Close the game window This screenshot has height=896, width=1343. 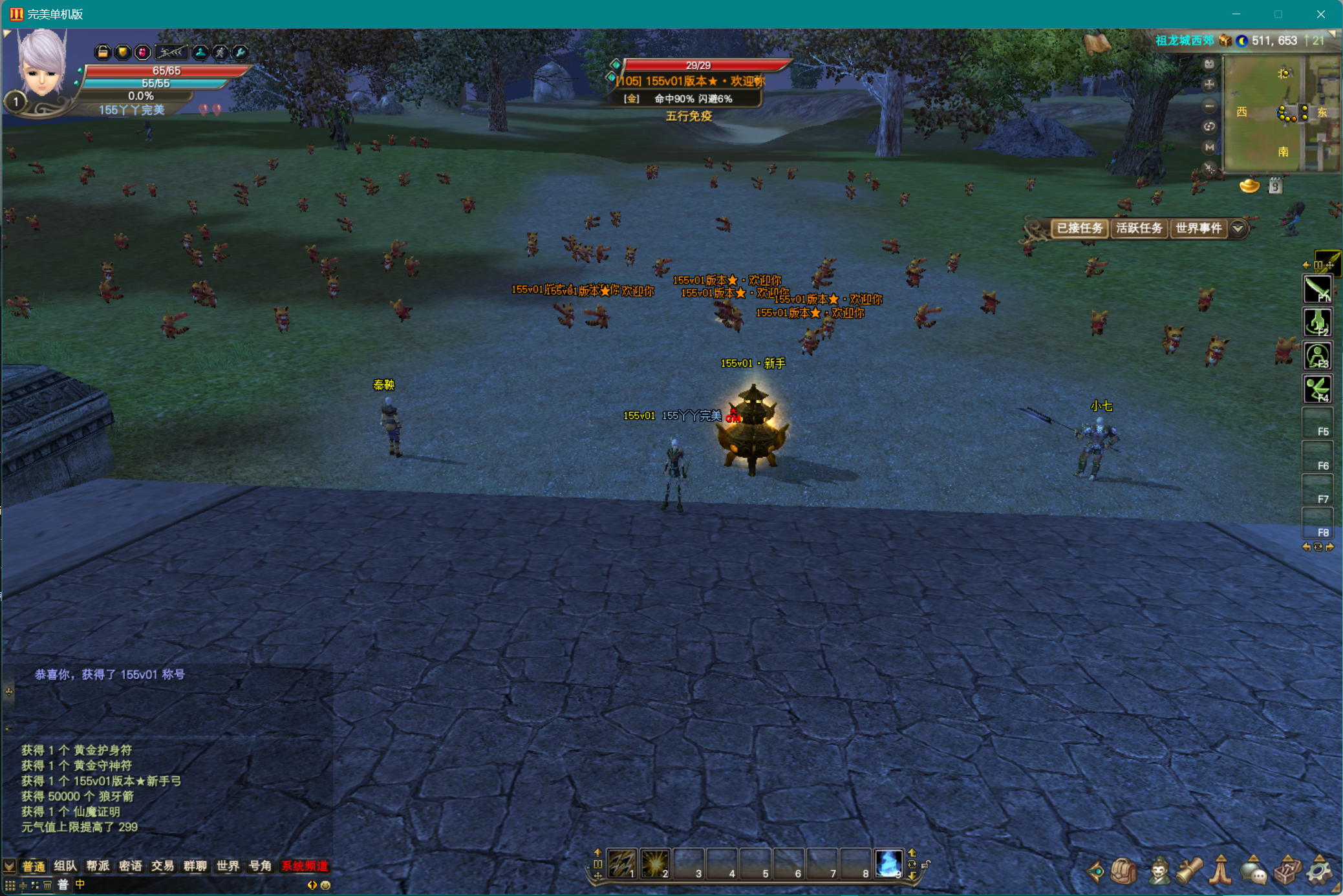[1321, 14]
